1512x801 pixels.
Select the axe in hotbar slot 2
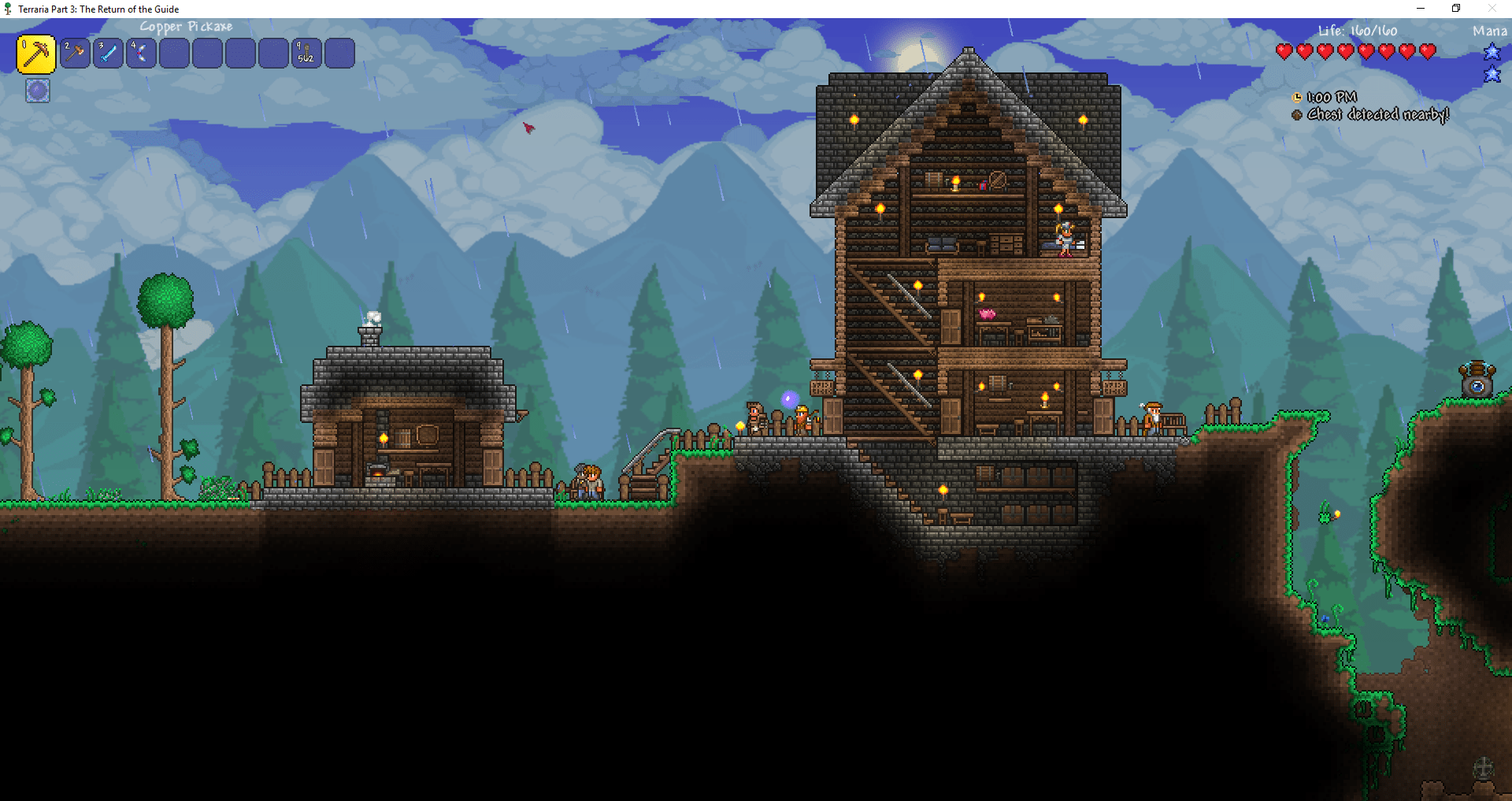pos(76,54)
